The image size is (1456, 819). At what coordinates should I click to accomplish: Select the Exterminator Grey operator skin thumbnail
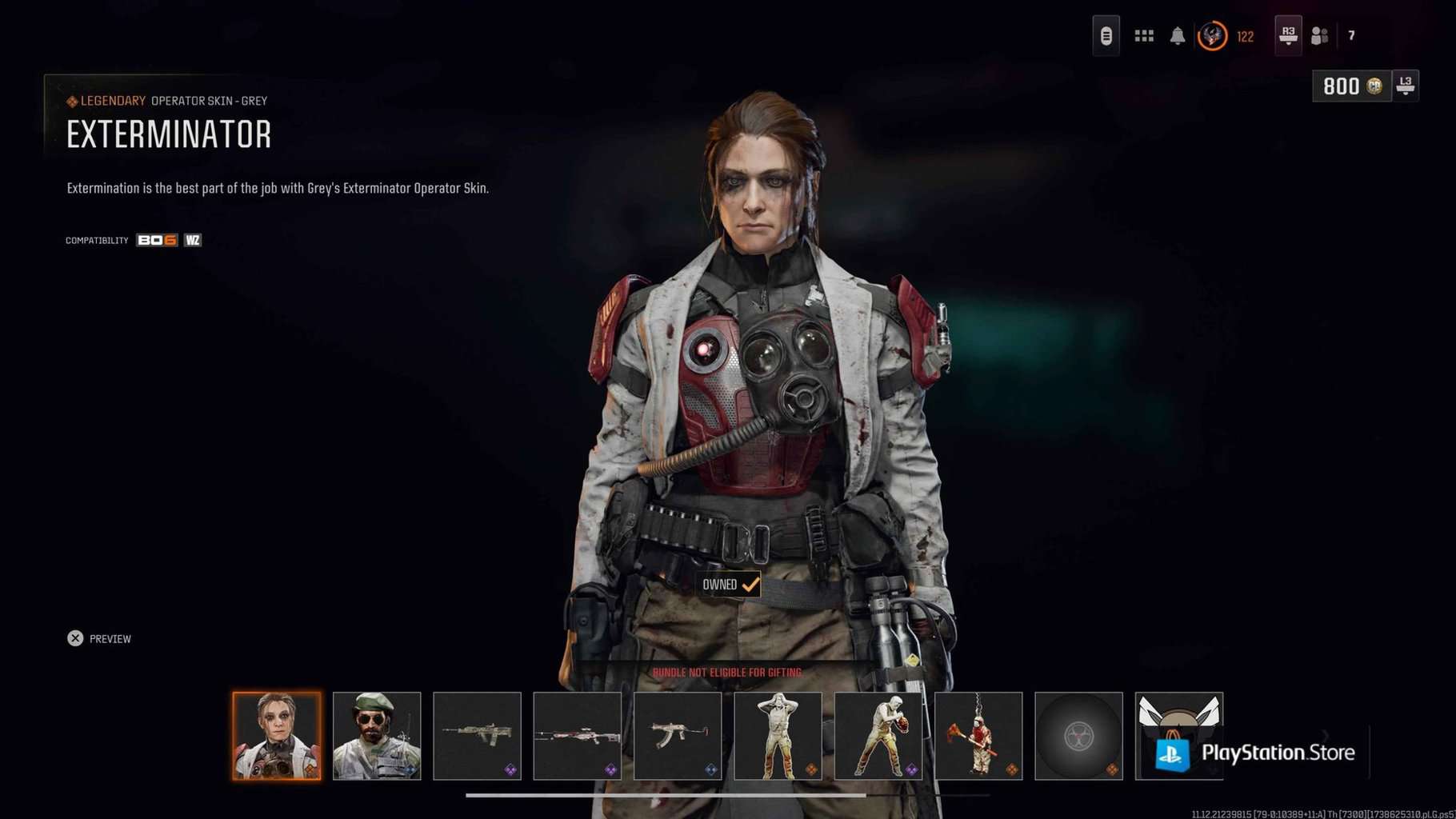pyautogui.click(x=277, y=736)
